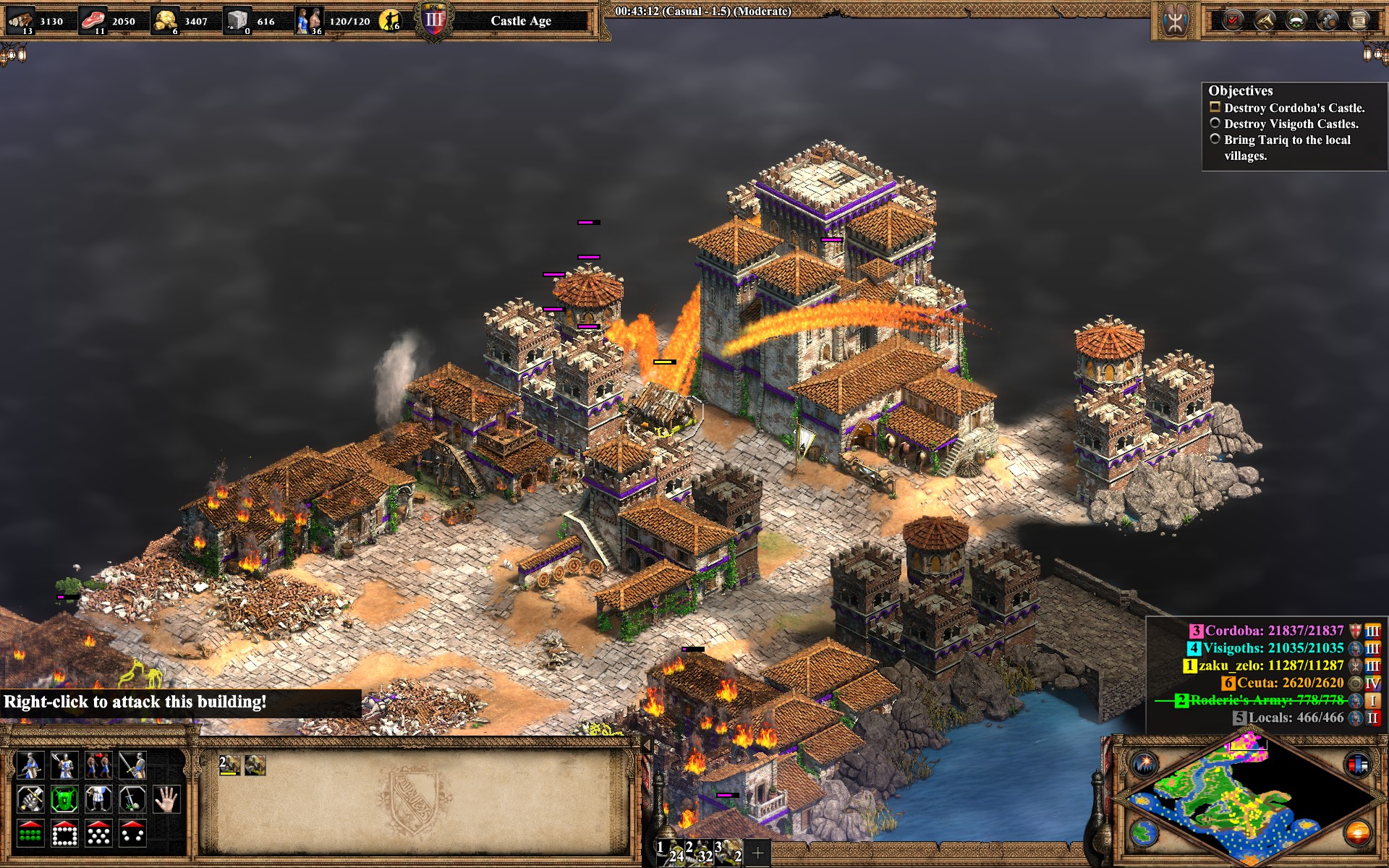Open the chat scroll button
This screenshot has height=868, width=1389.
tap(1359, 20)
